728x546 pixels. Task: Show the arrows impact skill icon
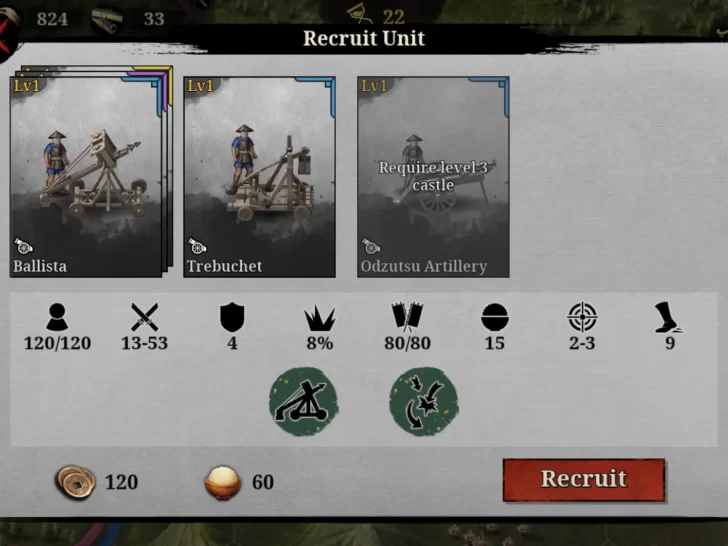pos(424,402)
